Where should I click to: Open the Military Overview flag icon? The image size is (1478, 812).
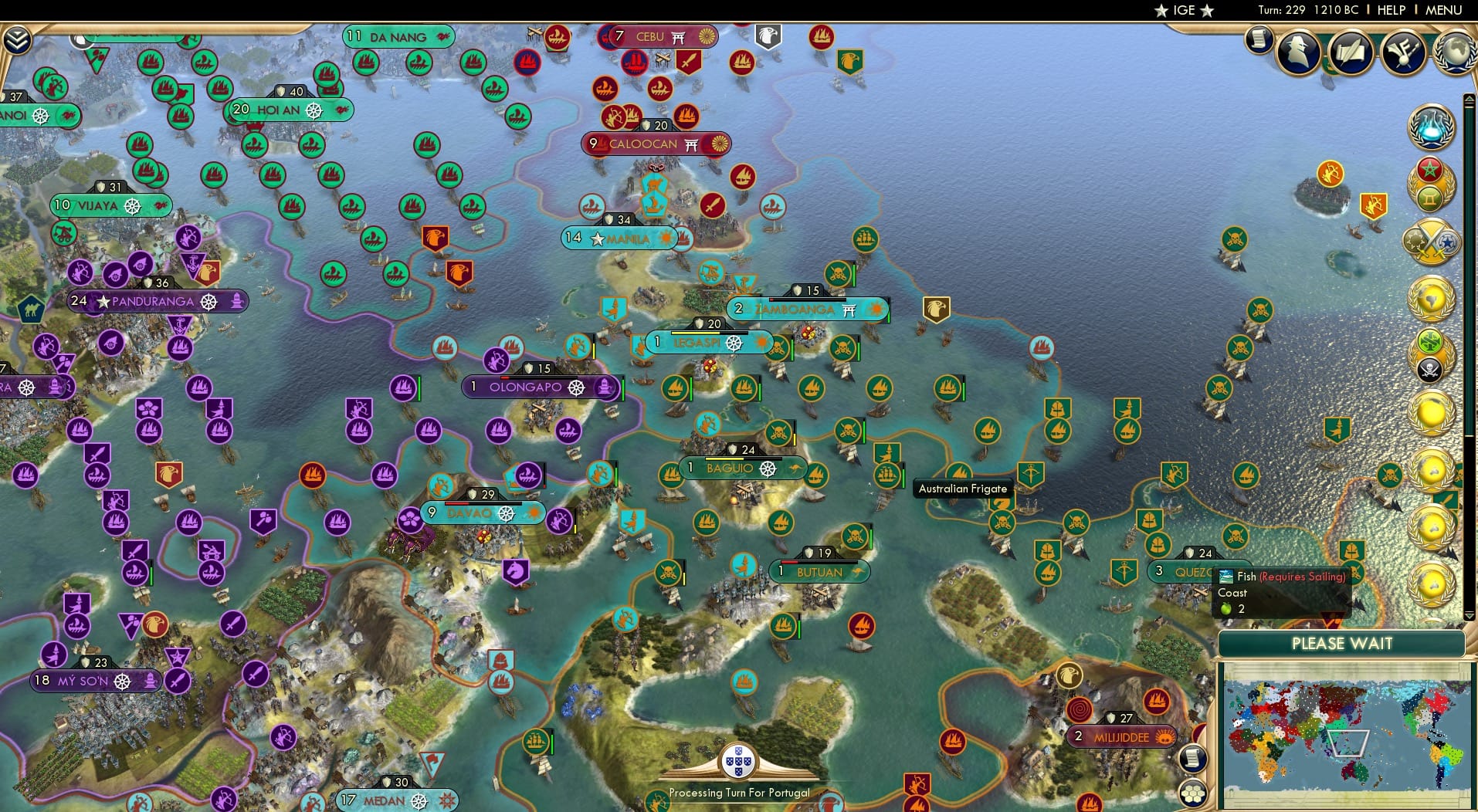coord(1404,52)
